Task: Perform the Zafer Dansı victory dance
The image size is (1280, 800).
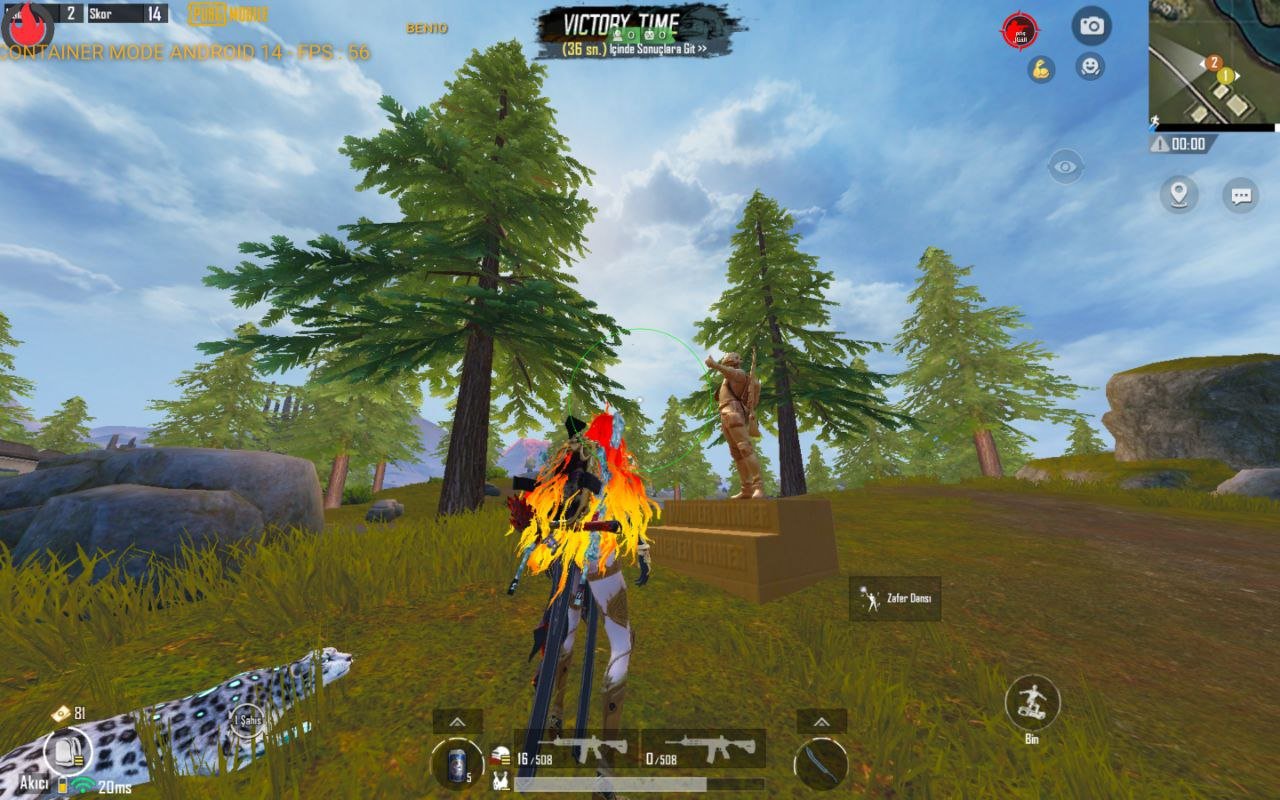Action: coord(894,598)
